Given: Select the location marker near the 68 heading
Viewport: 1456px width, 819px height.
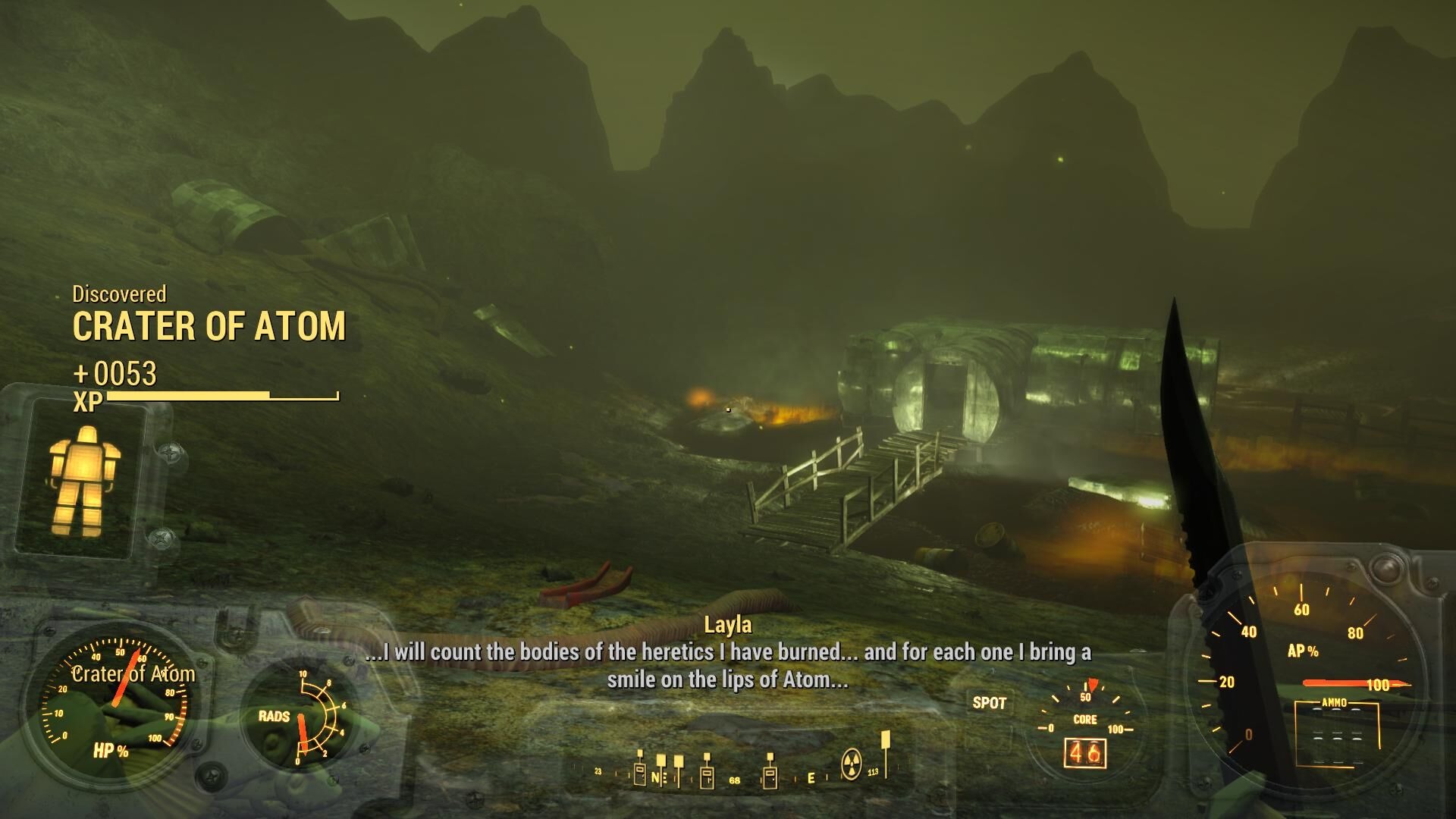Looking at the screenshot, I should 707,777.
